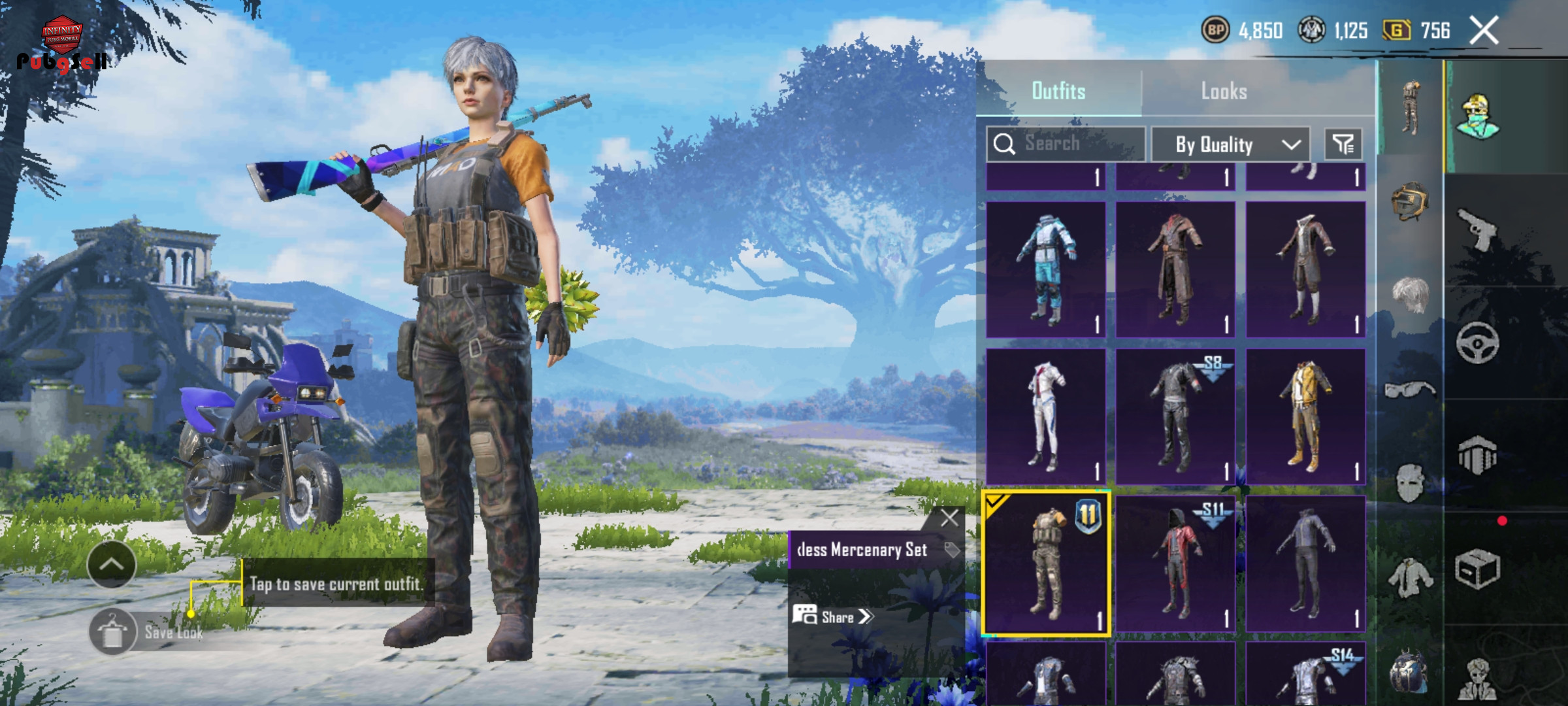Open the helmet category
Screen dimensions: 1568x706
pyautogui.click(x=1409, y=201)
